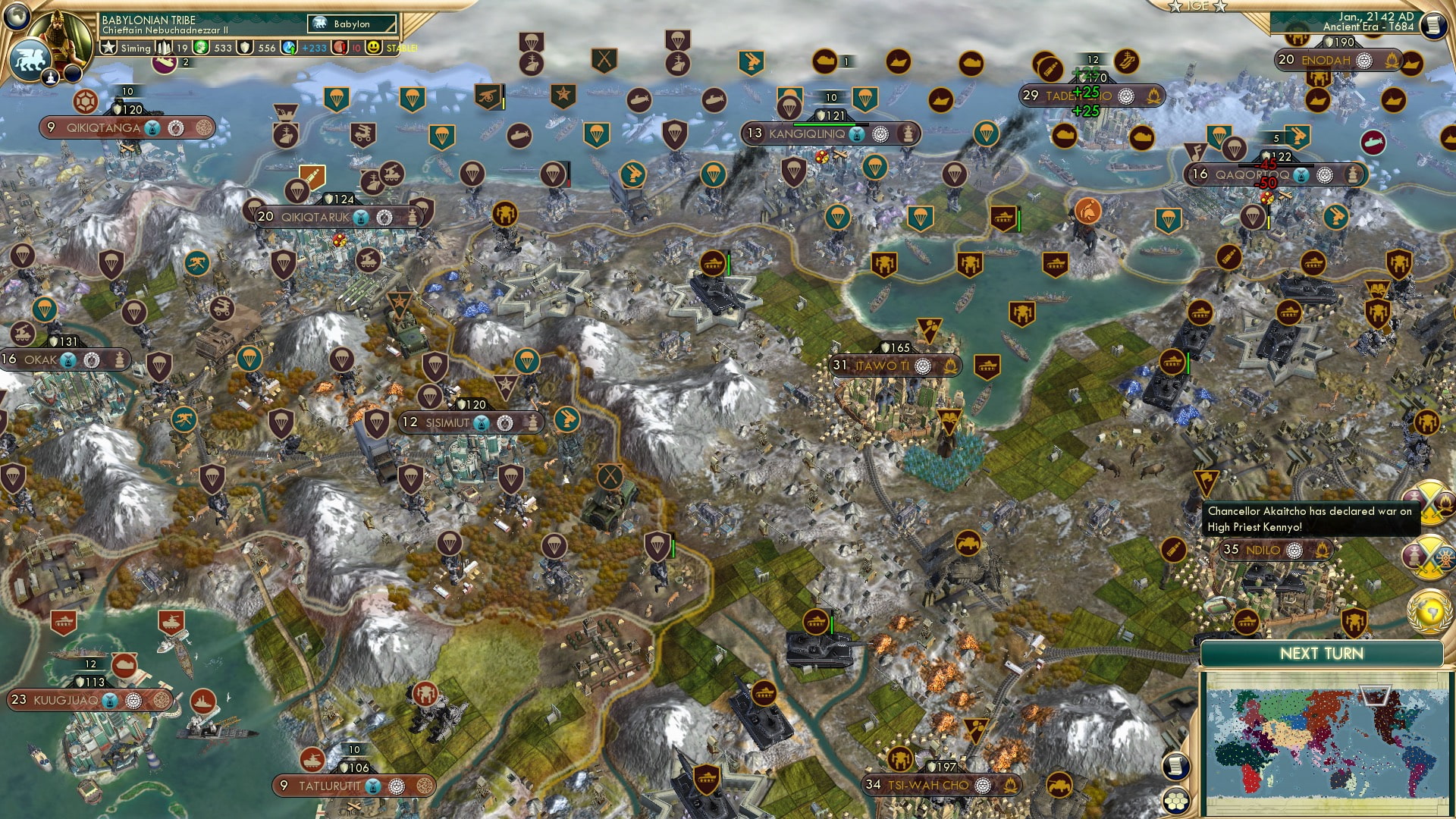Open the IGE editor menu at top center
Screen dimensions: 1456x819
(x=1197, y=7)
